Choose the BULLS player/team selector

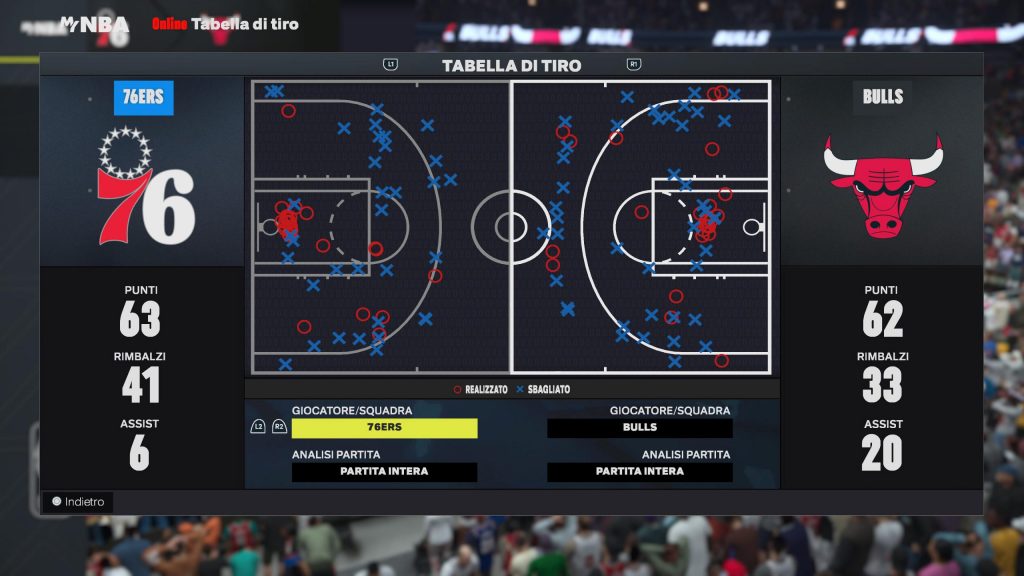coord(640,428)
